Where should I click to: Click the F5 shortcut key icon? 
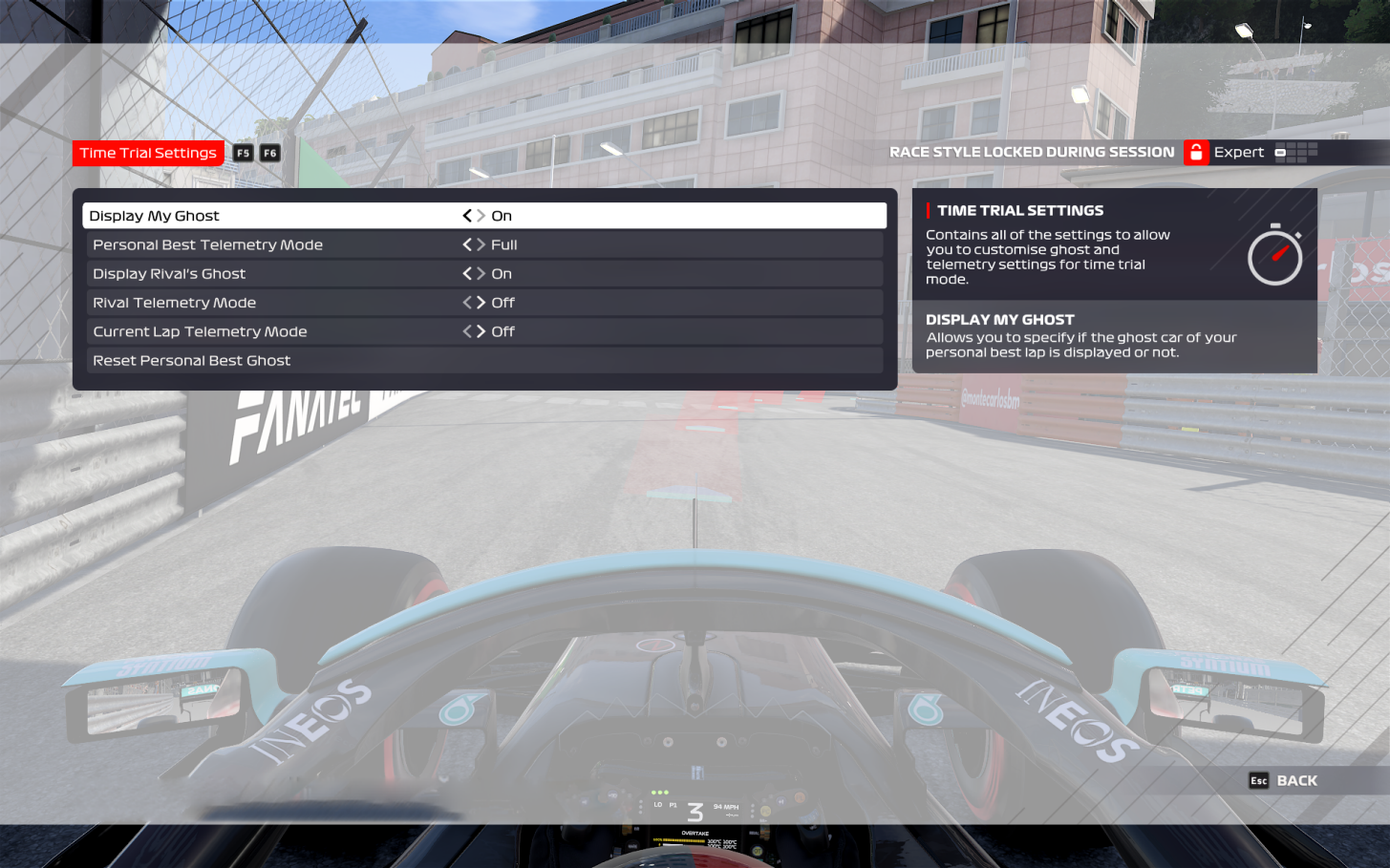coord(243,153)
